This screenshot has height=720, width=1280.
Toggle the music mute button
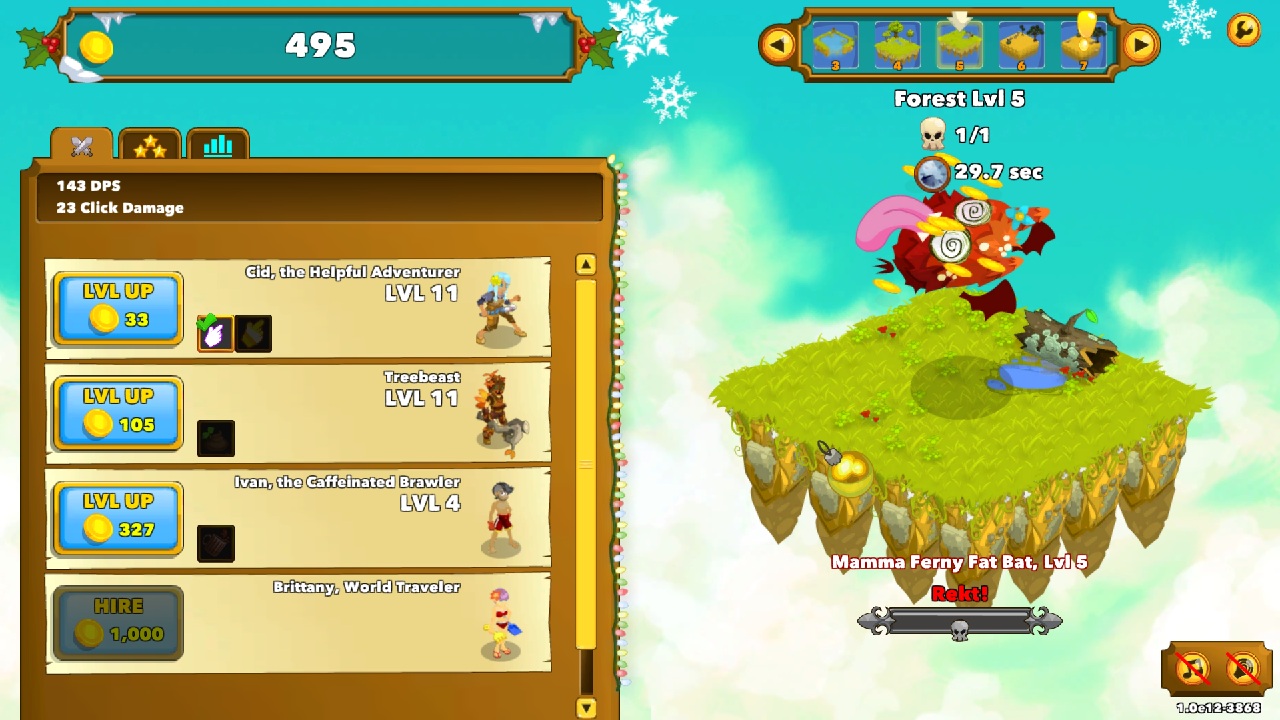(x=1192, y=668)
